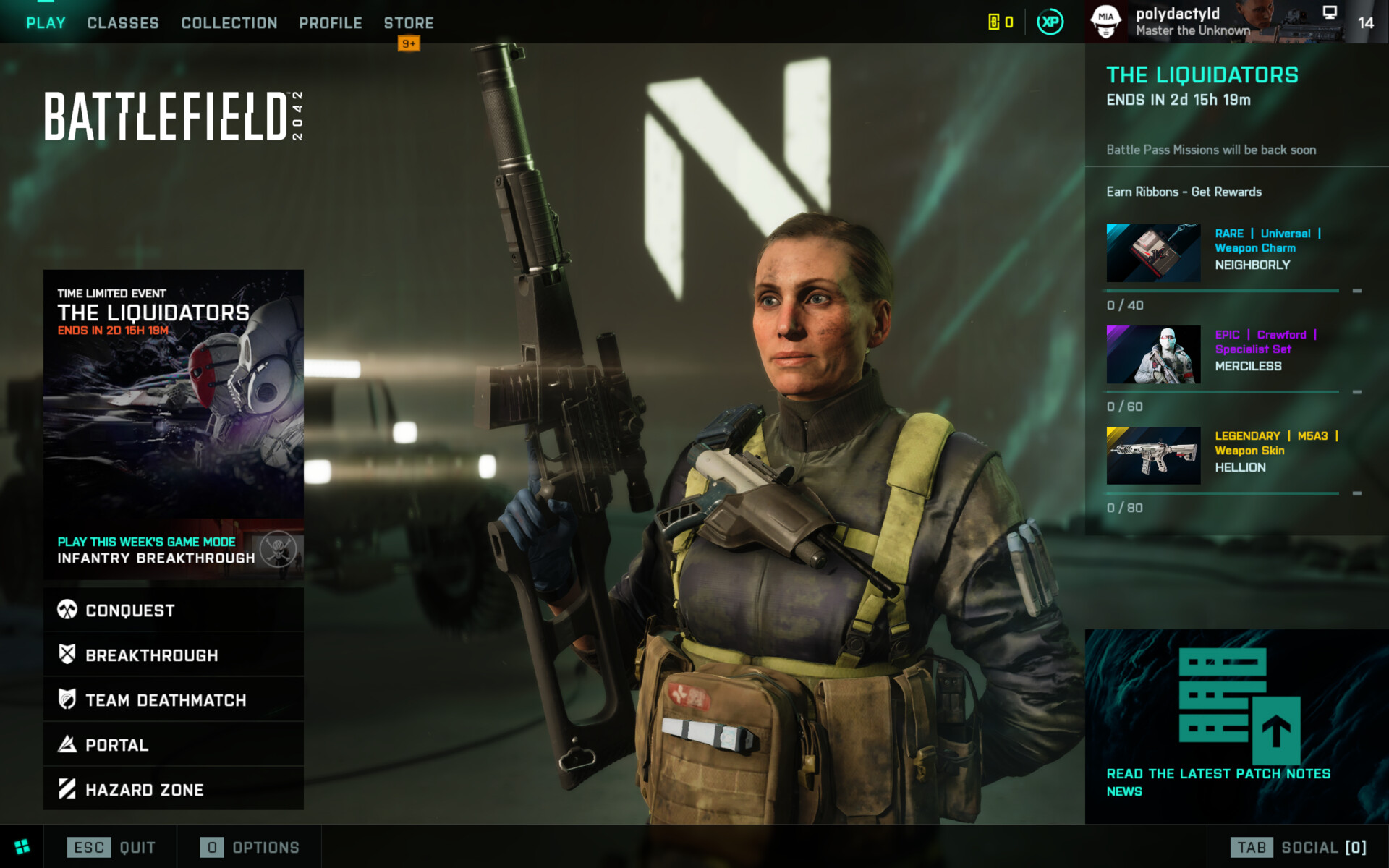
Task: Open the Store tab
Action: [409, 23]
